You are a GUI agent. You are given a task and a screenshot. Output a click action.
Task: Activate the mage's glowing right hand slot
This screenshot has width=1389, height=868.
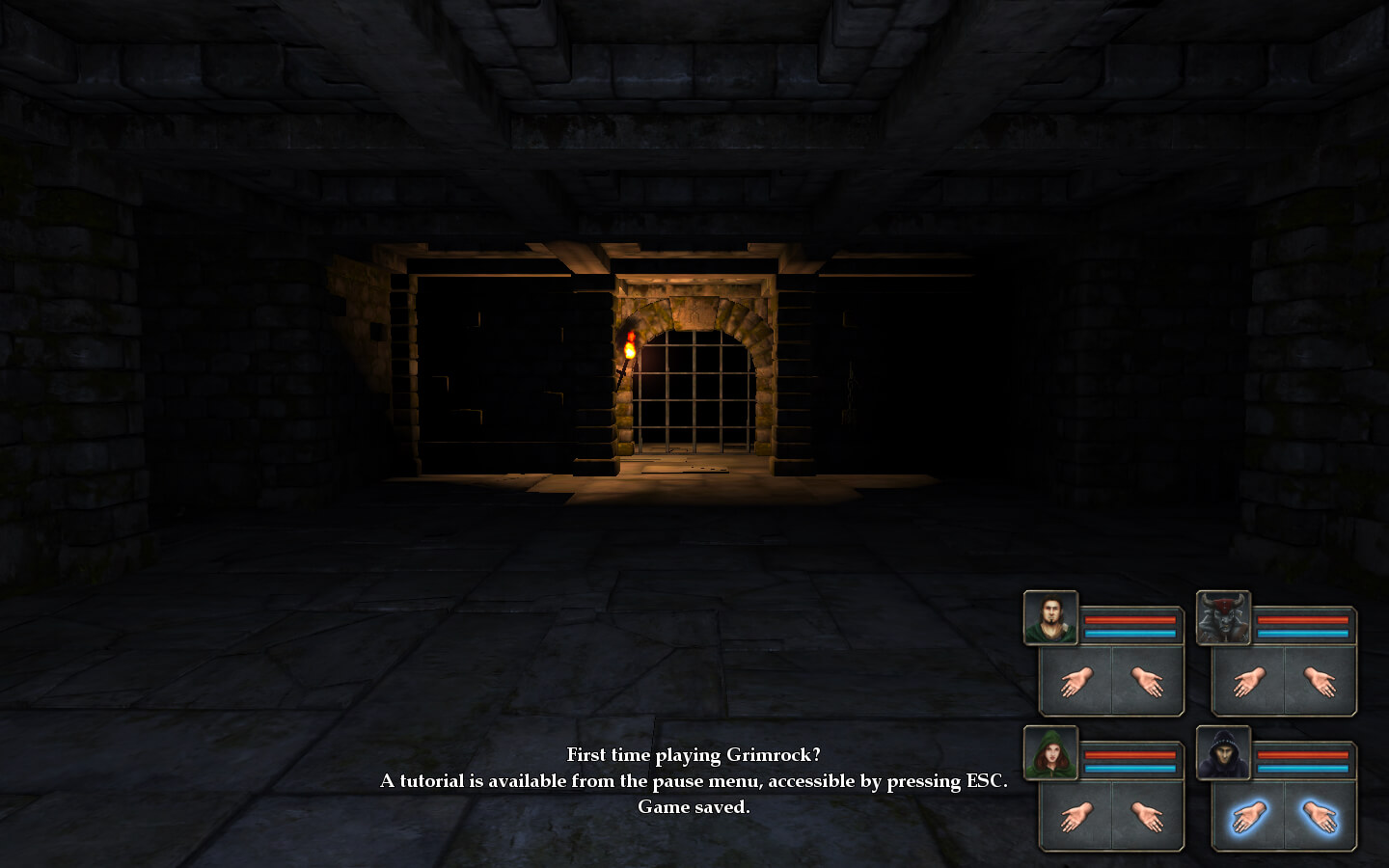[1321, 817]
